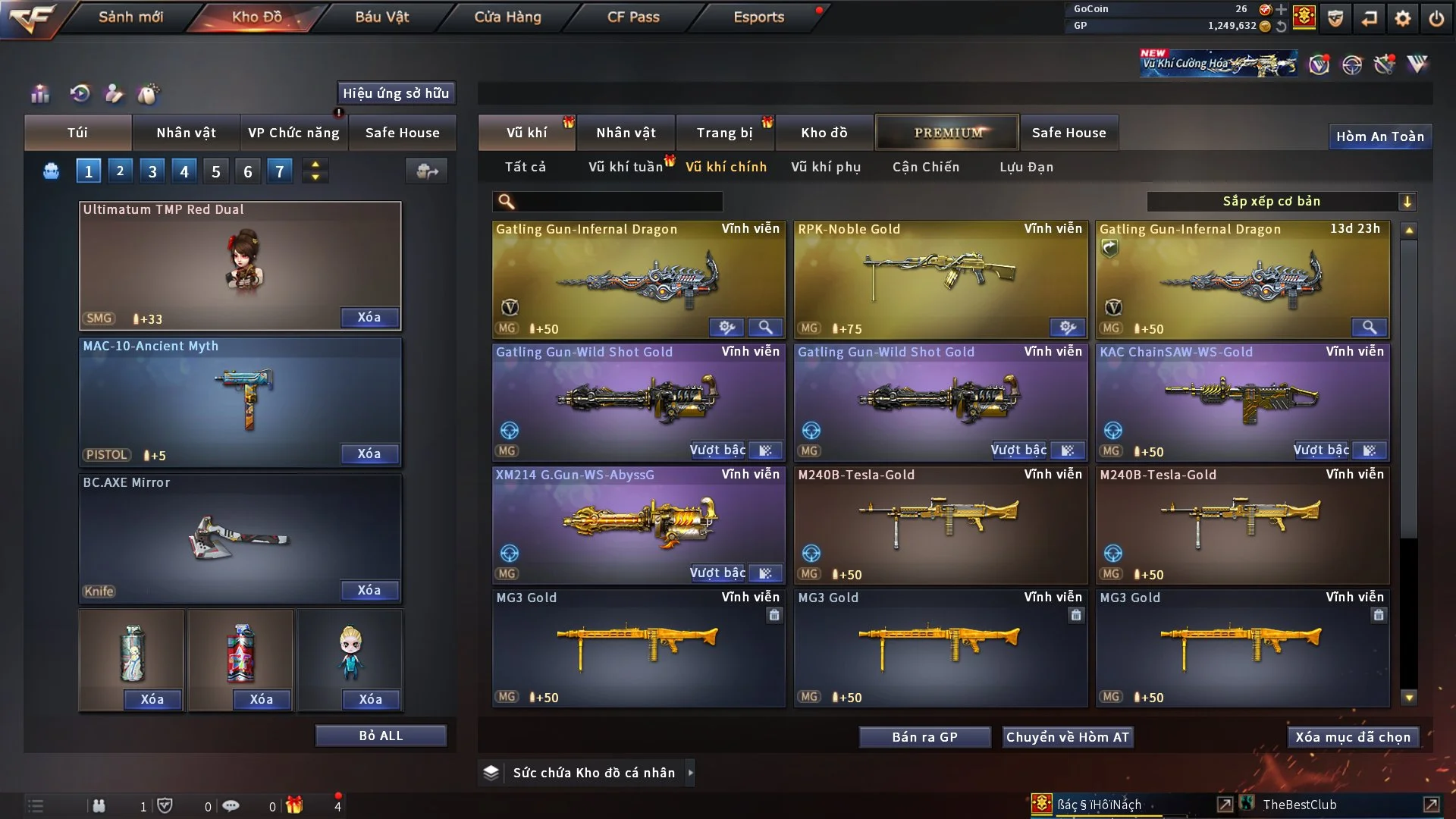
Task: Open the upgrade gear icon on RPK-Noble Gold
Action: (1068, 328)
